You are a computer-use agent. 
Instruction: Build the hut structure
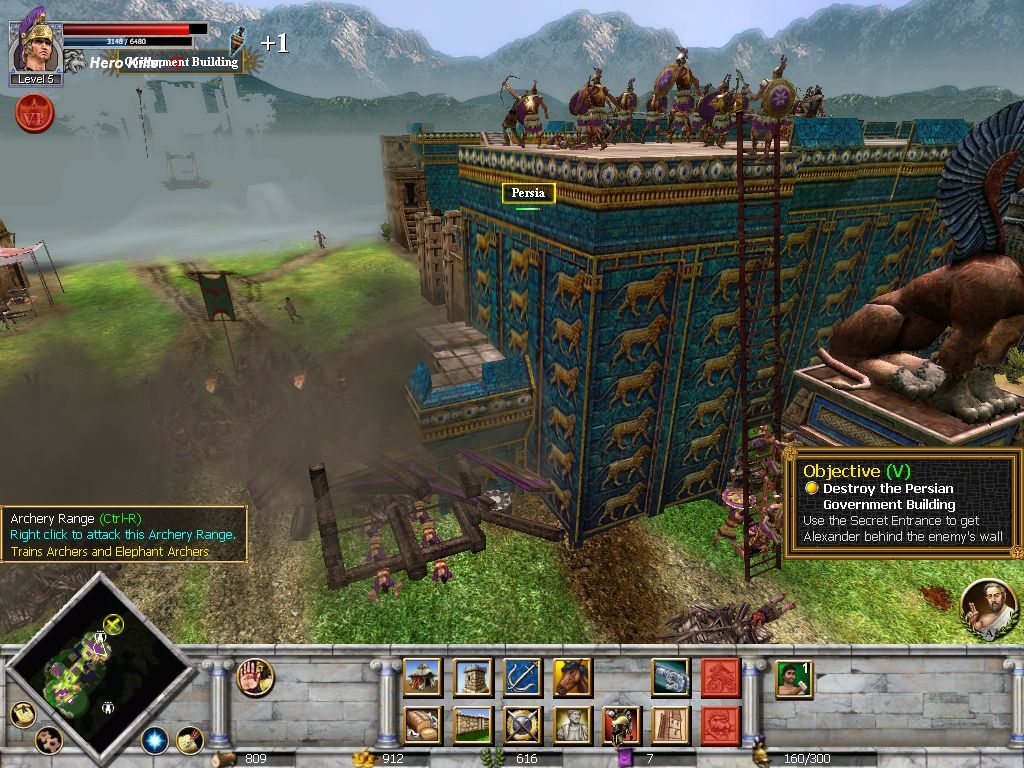click(x=422, y=677)
